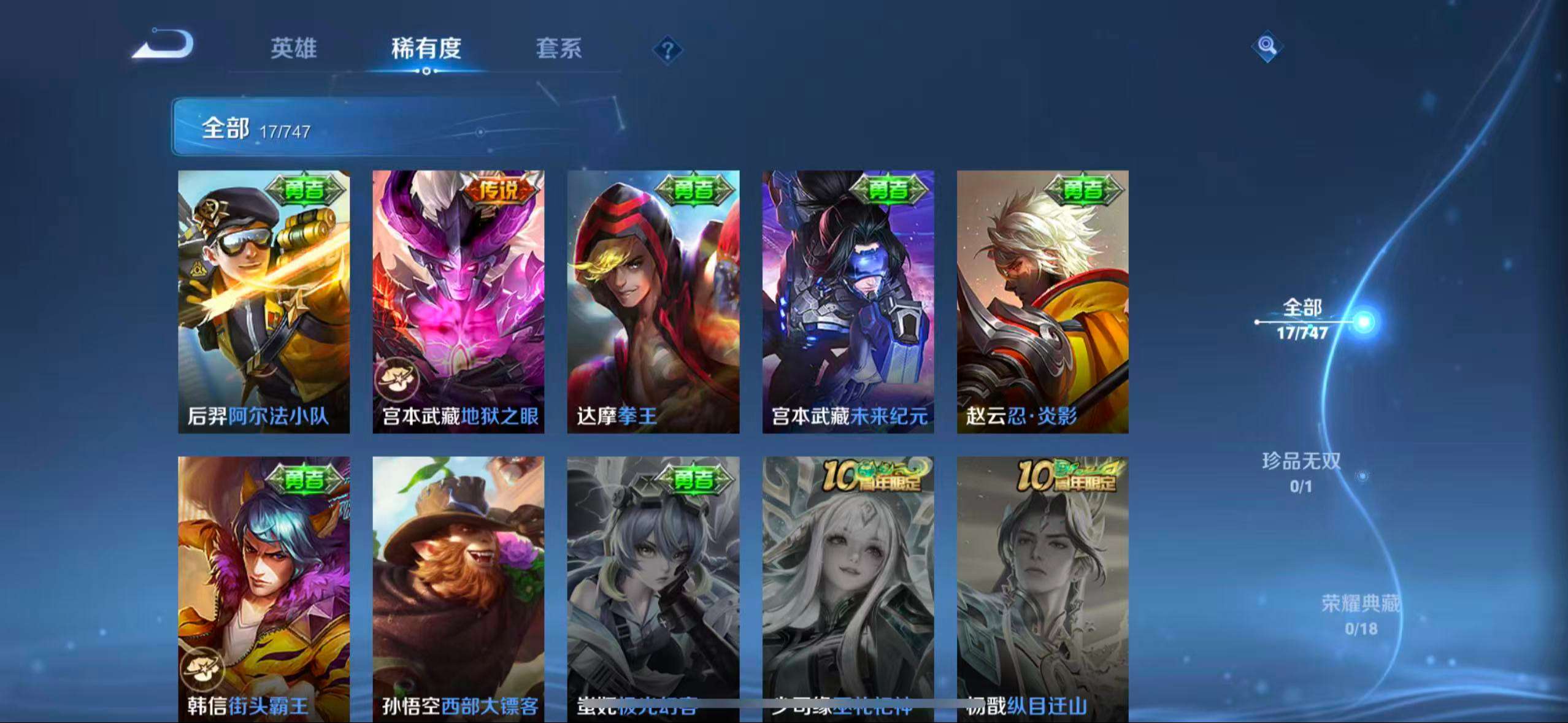Image resolution: width=1568 pixels, height=723 pixels.
Task: Select the 稀有度 tab
Action: 427,49
